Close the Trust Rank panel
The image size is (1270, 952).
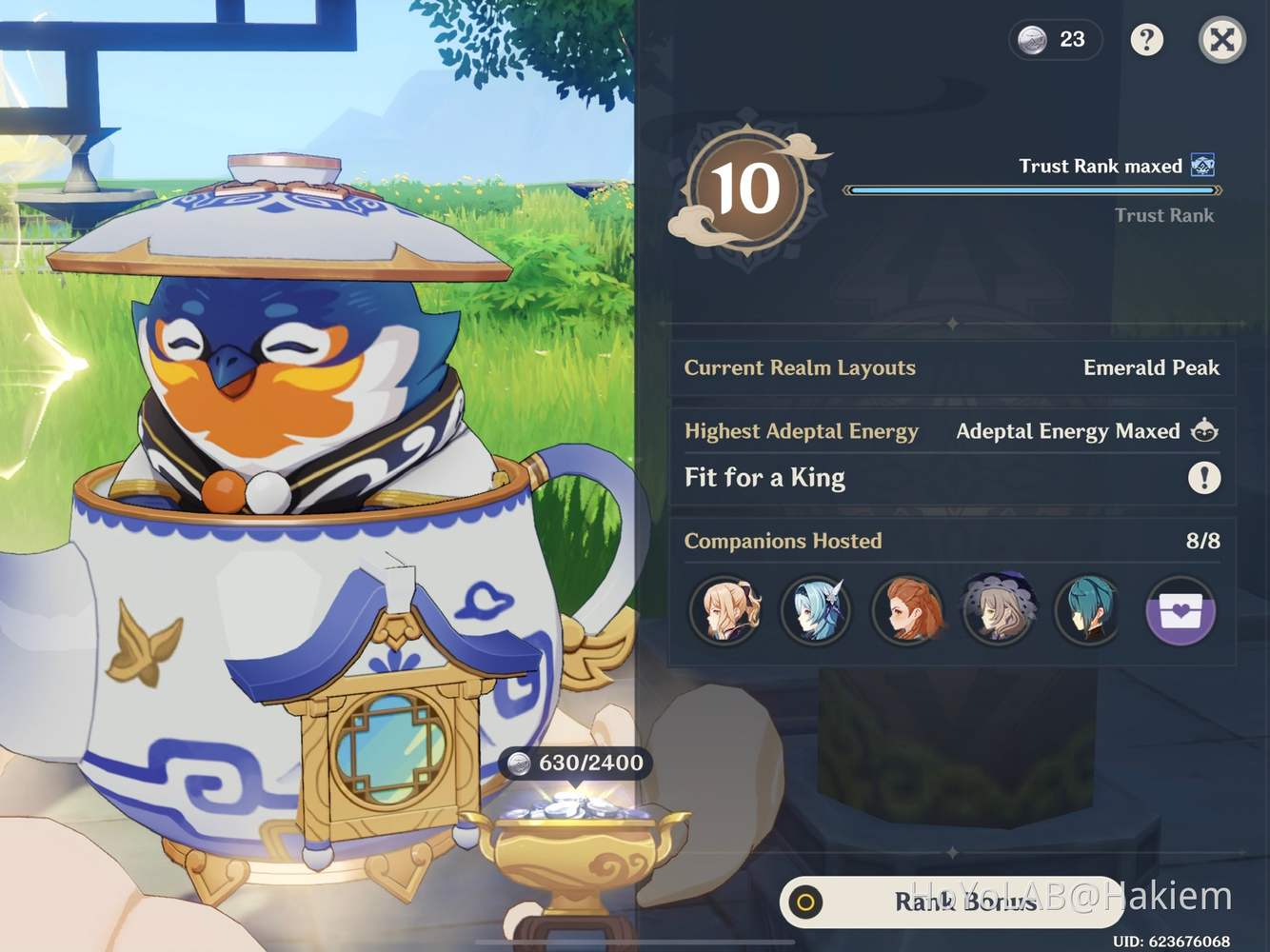click(1221, 40)
